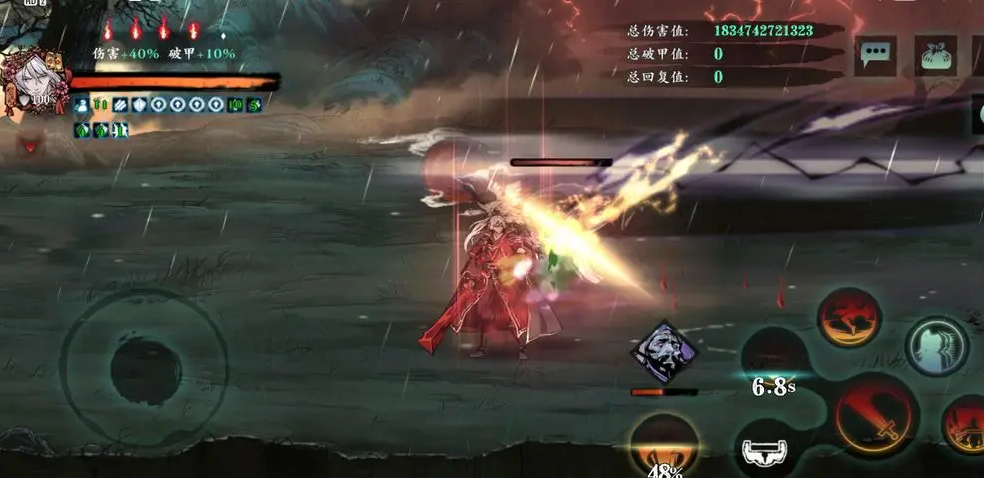Tap the white bull-horn skill button

(x=768, y=452)
